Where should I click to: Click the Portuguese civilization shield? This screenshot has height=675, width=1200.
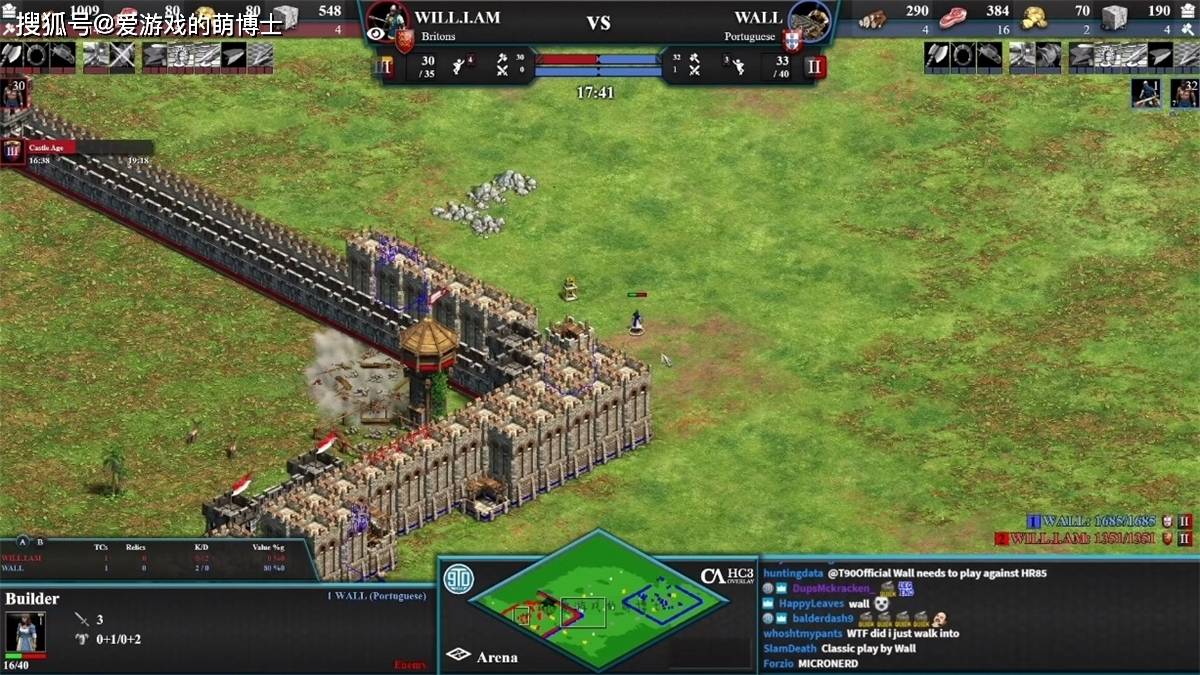click(792, 40)
